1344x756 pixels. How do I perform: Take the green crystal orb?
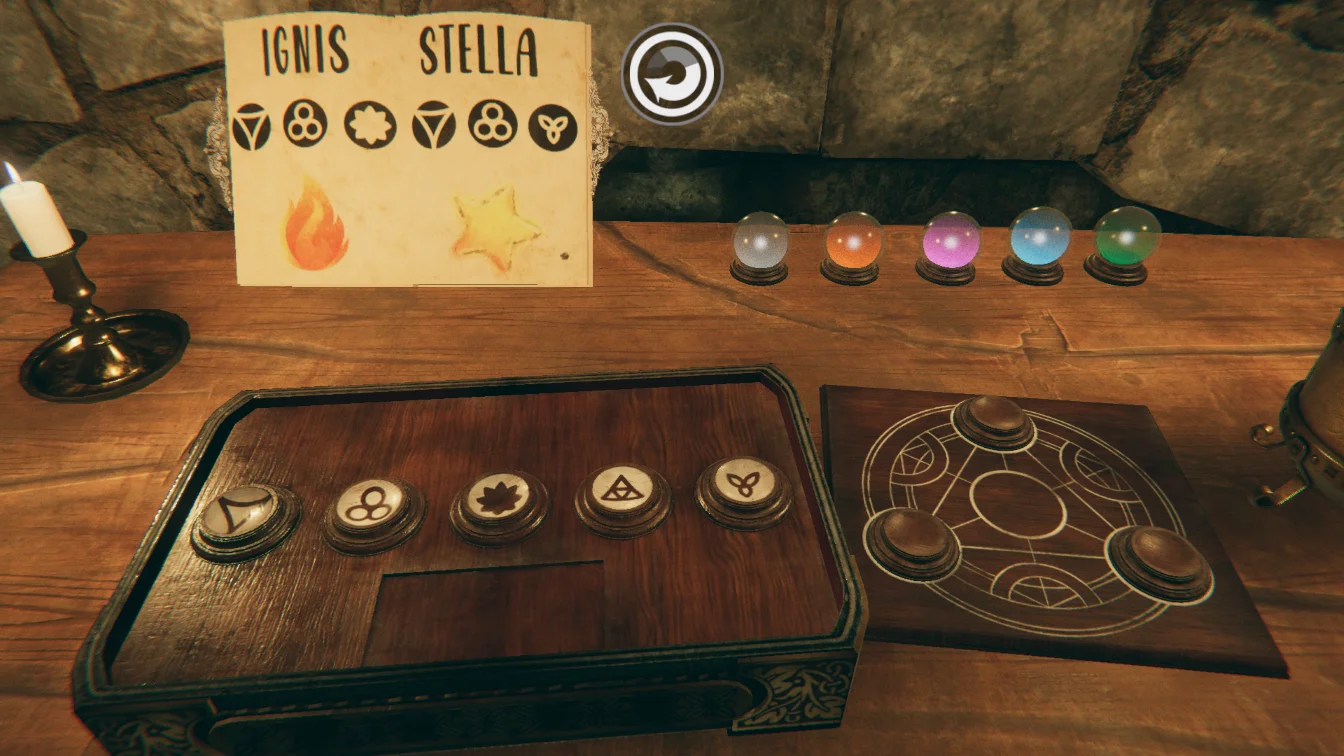click(1121, 238)
